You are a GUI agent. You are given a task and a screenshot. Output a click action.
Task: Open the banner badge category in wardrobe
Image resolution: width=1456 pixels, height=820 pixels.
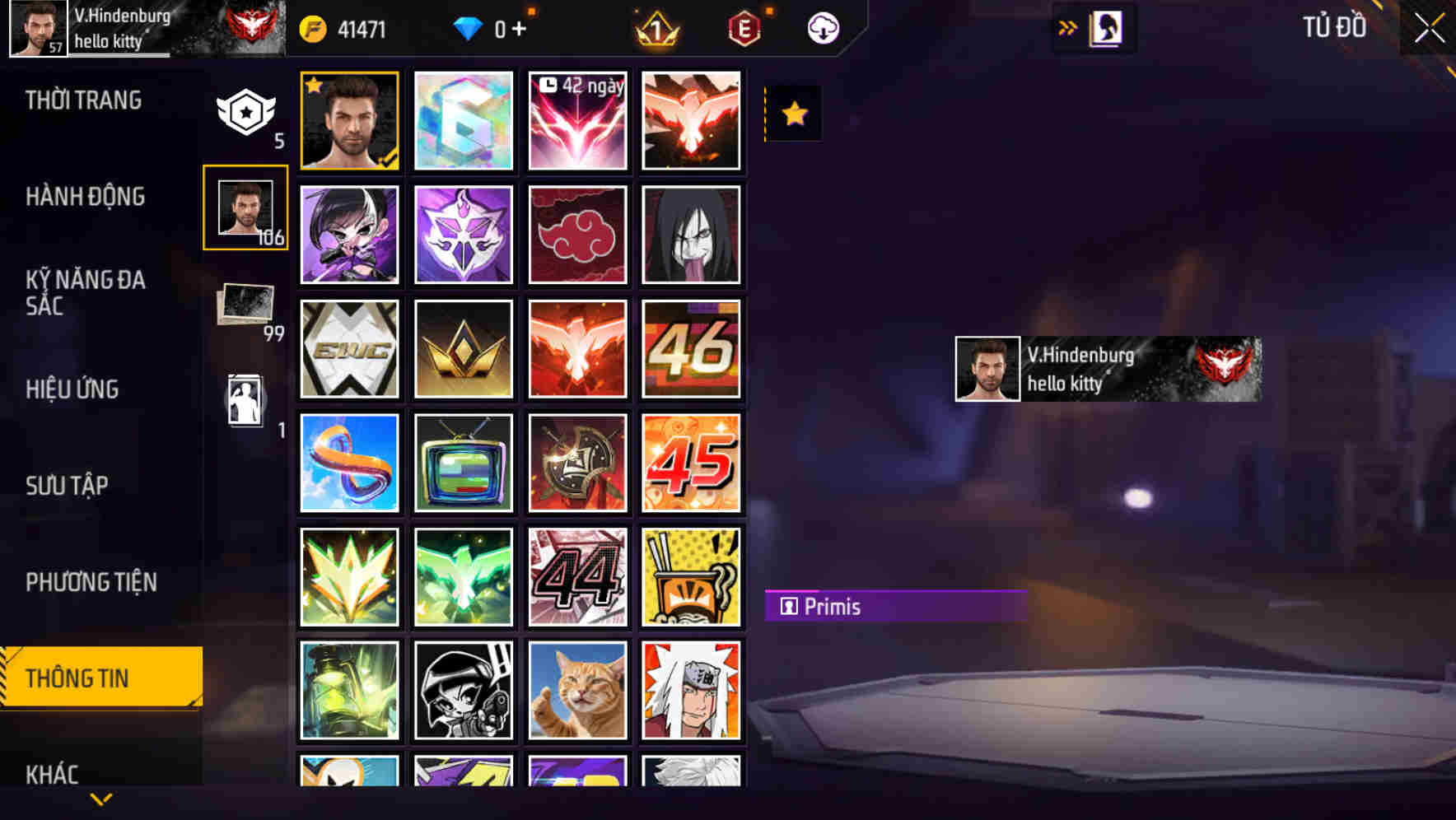(245, 114)
